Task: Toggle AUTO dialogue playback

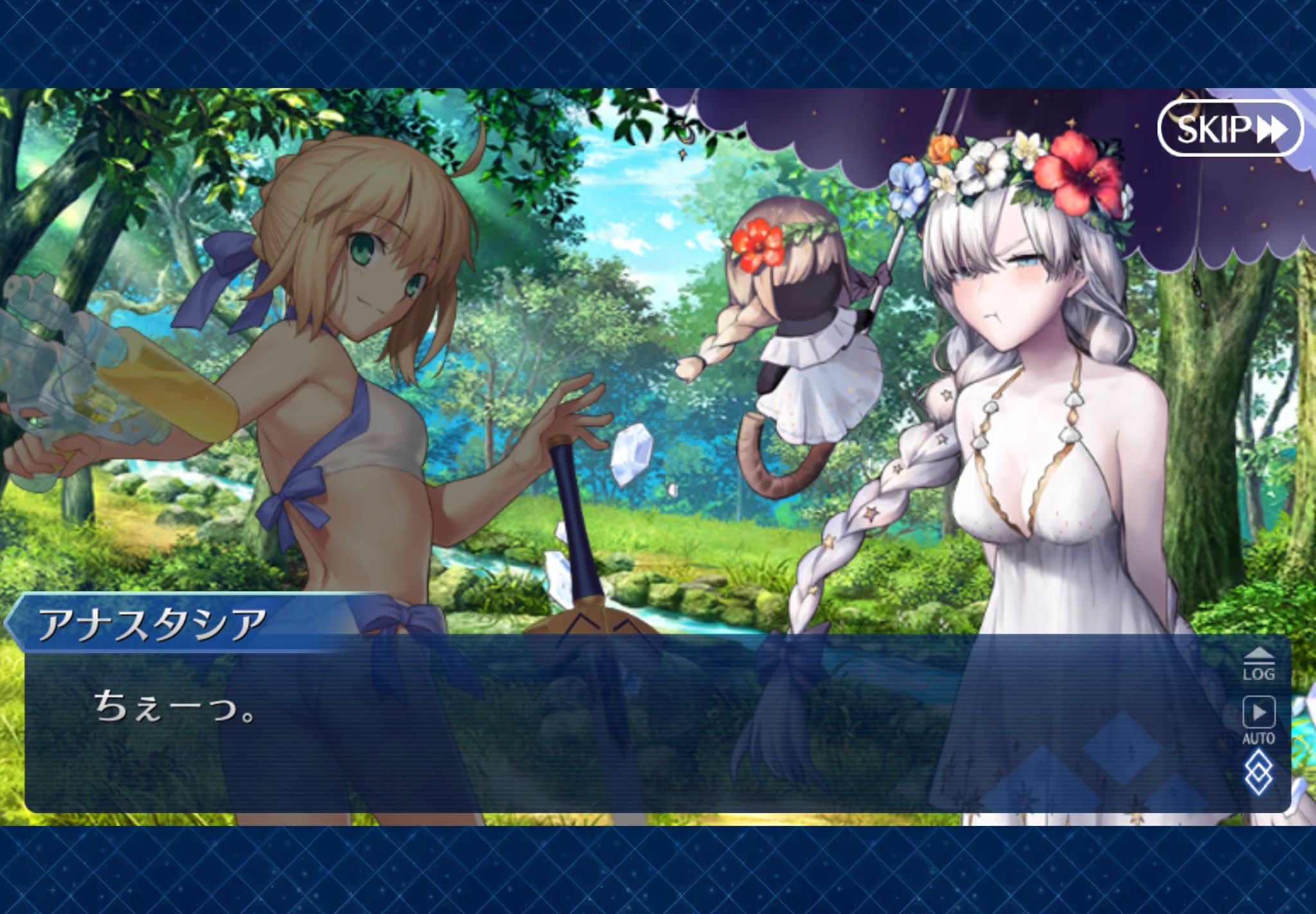Action: pyautogui.click(x=1258, y=719)
